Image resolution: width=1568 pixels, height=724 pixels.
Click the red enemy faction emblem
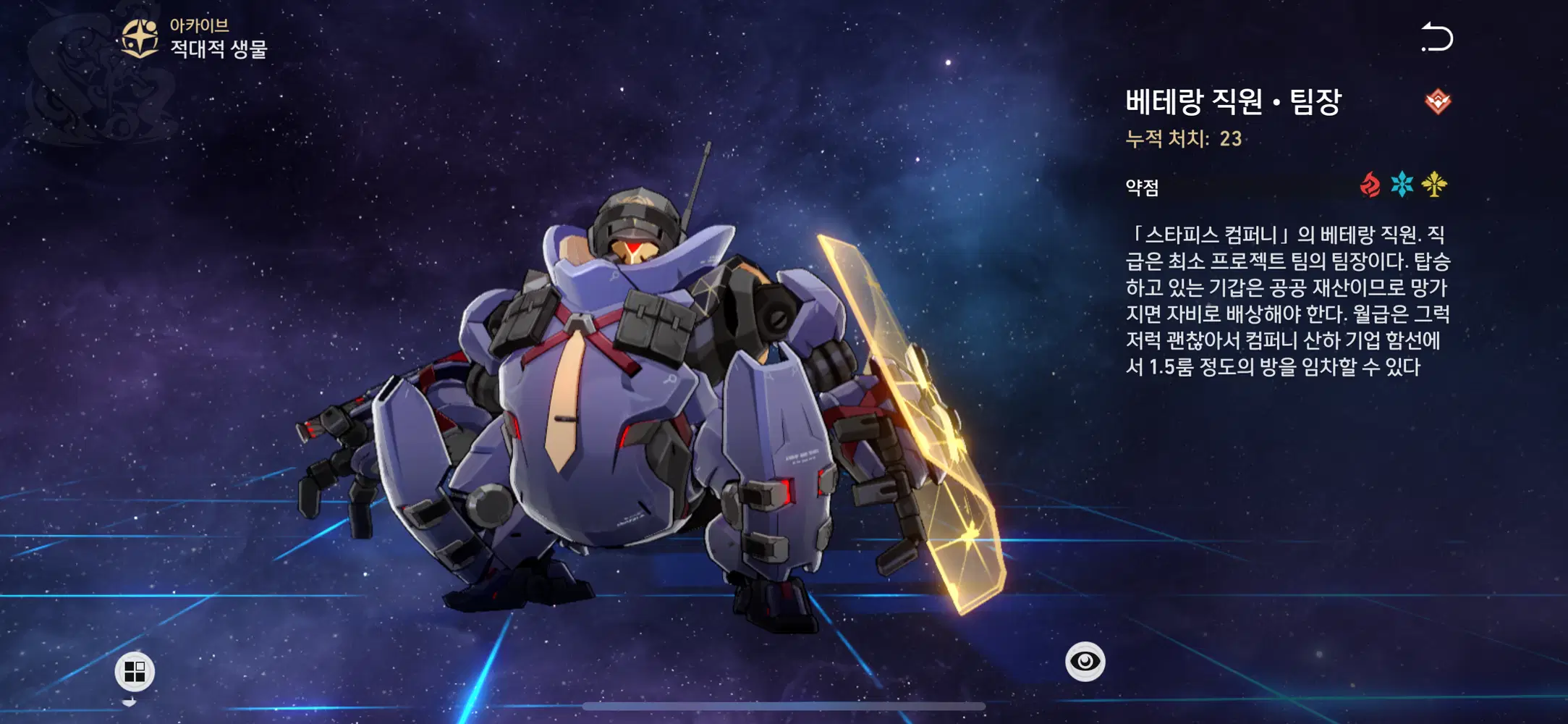[1438, 101]
